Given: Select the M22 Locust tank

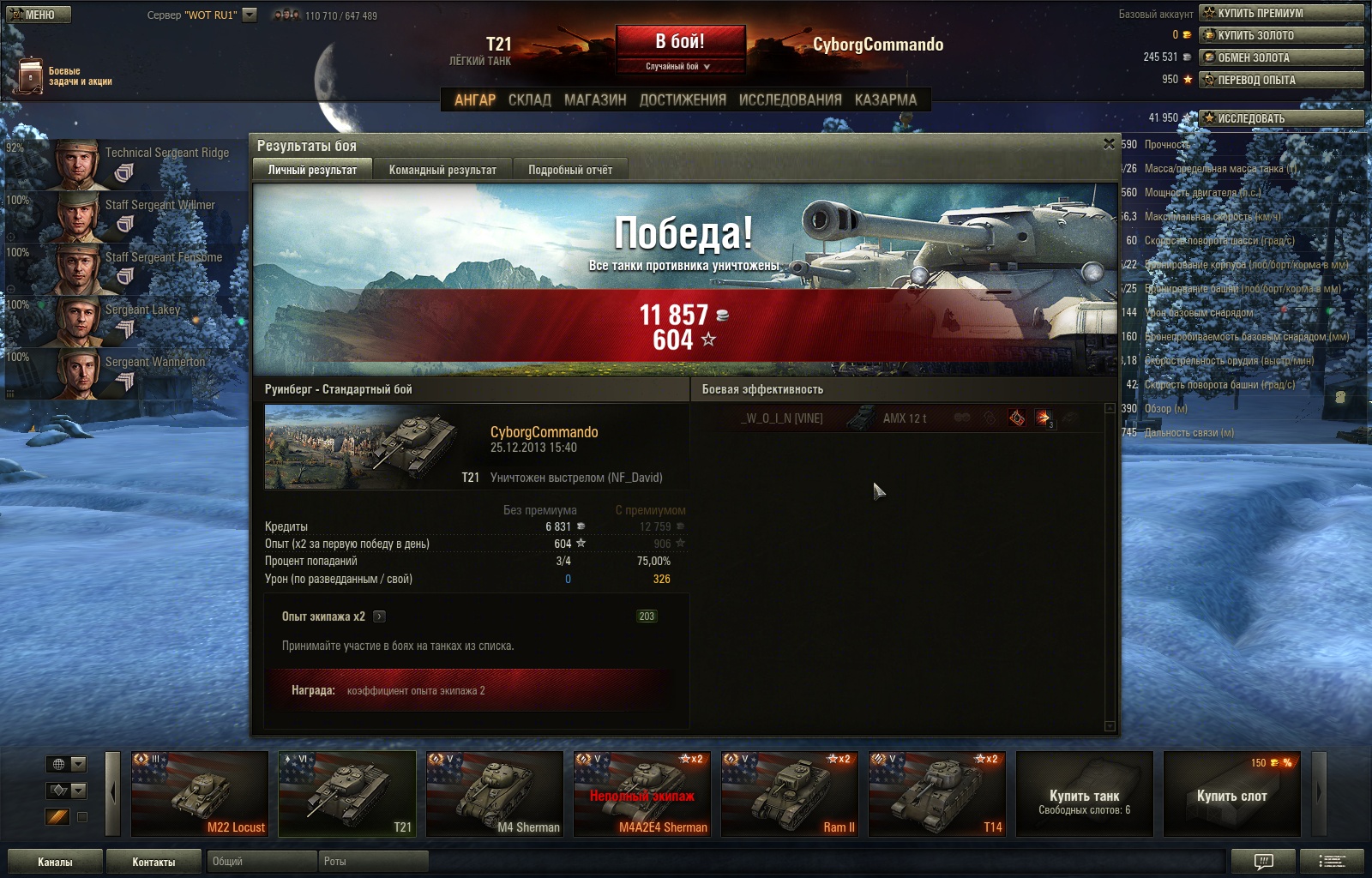Looking at the screenshot, I should 200,794.
